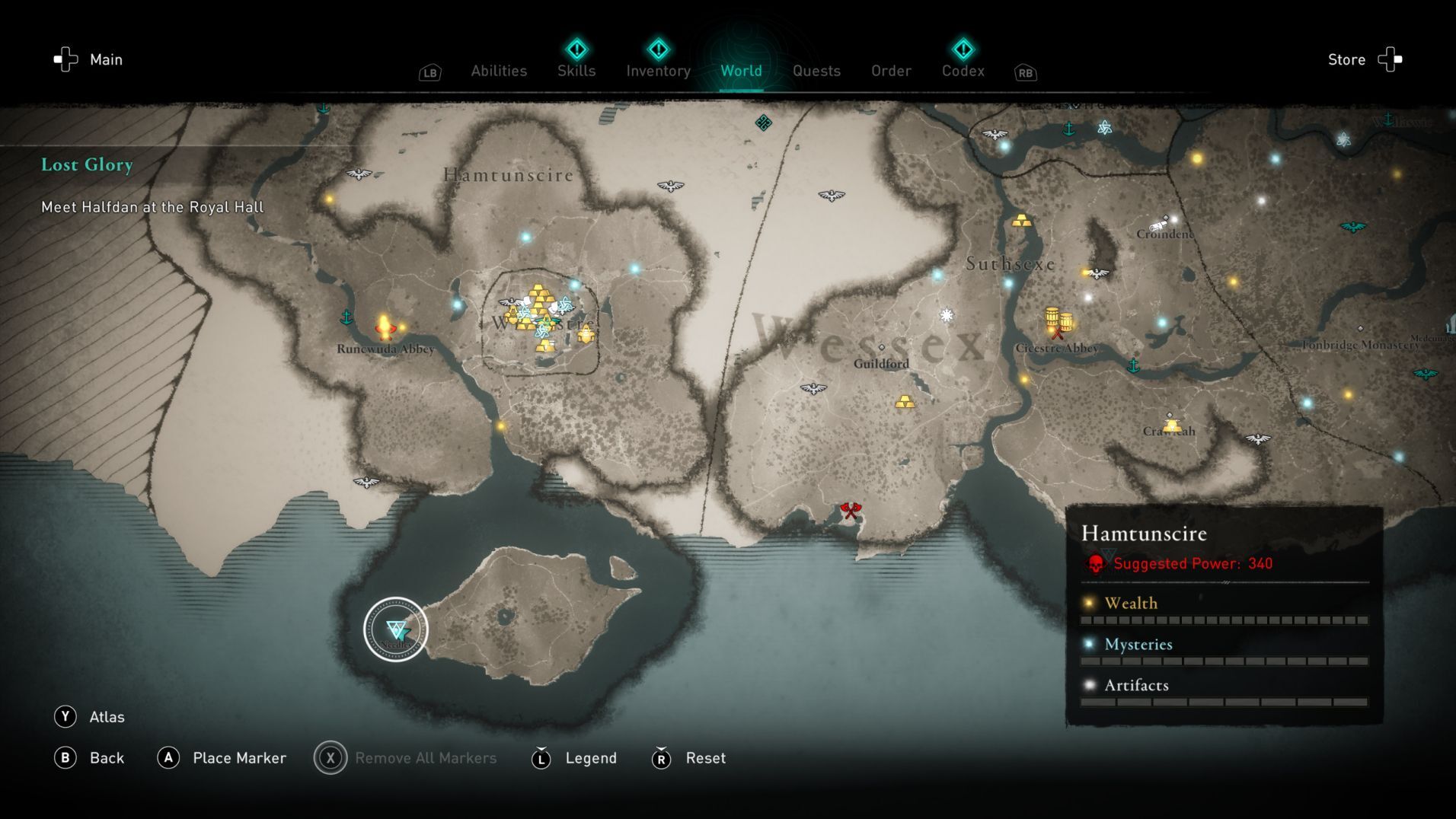Go to the Codex tab
This screenshot has height=819, width=1456.
click(963, 71)
